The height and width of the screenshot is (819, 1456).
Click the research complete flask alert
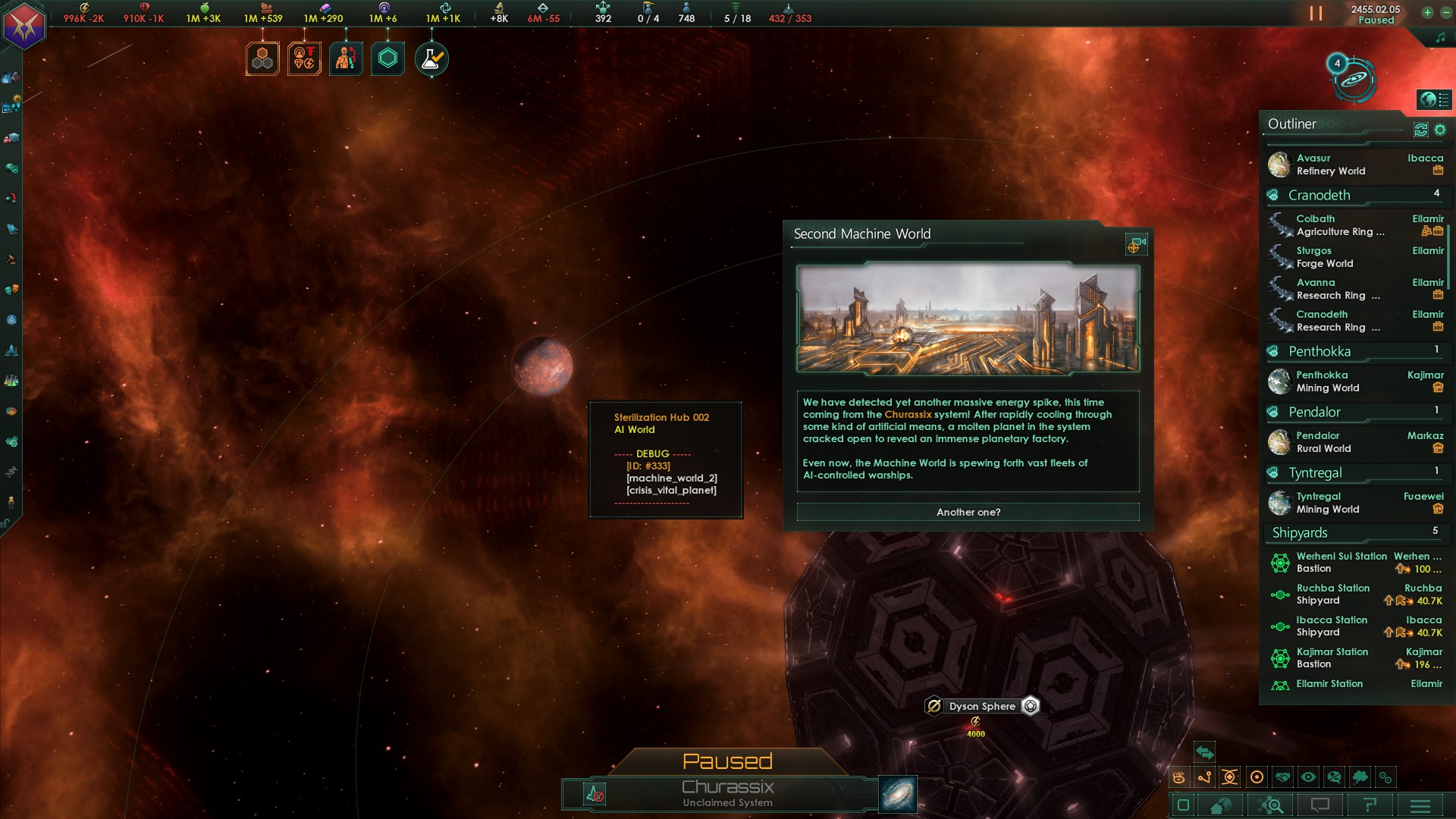click(431, 59)
